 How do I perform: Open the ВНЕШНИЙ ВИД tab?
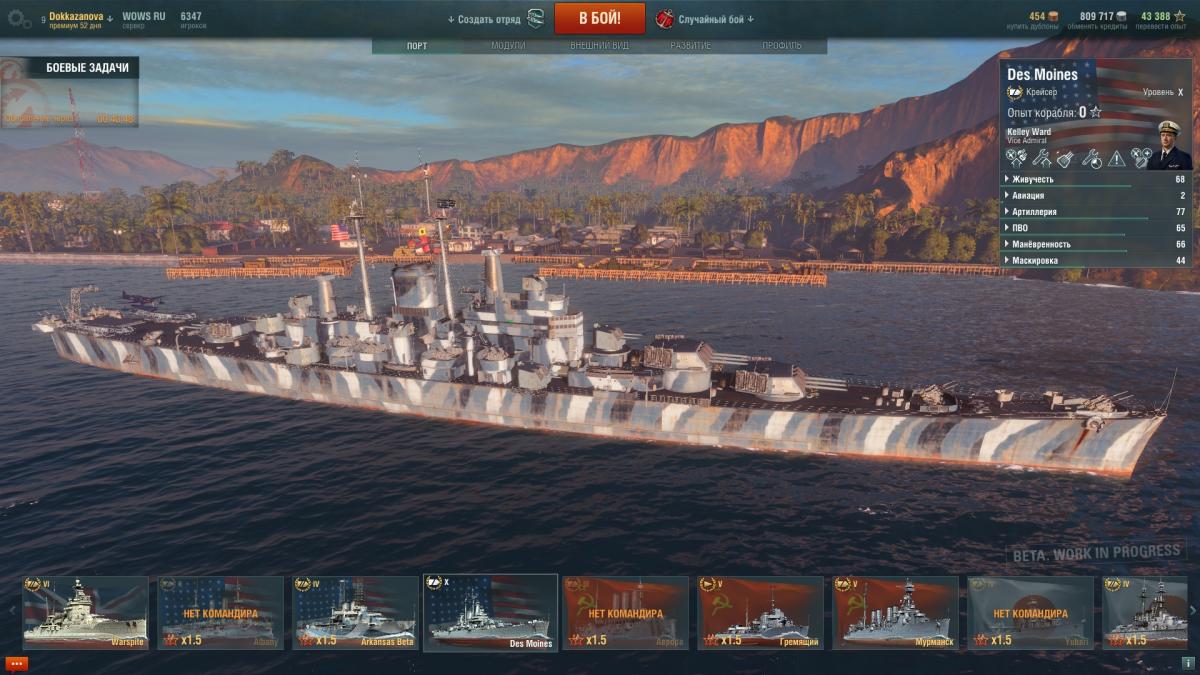599,46
